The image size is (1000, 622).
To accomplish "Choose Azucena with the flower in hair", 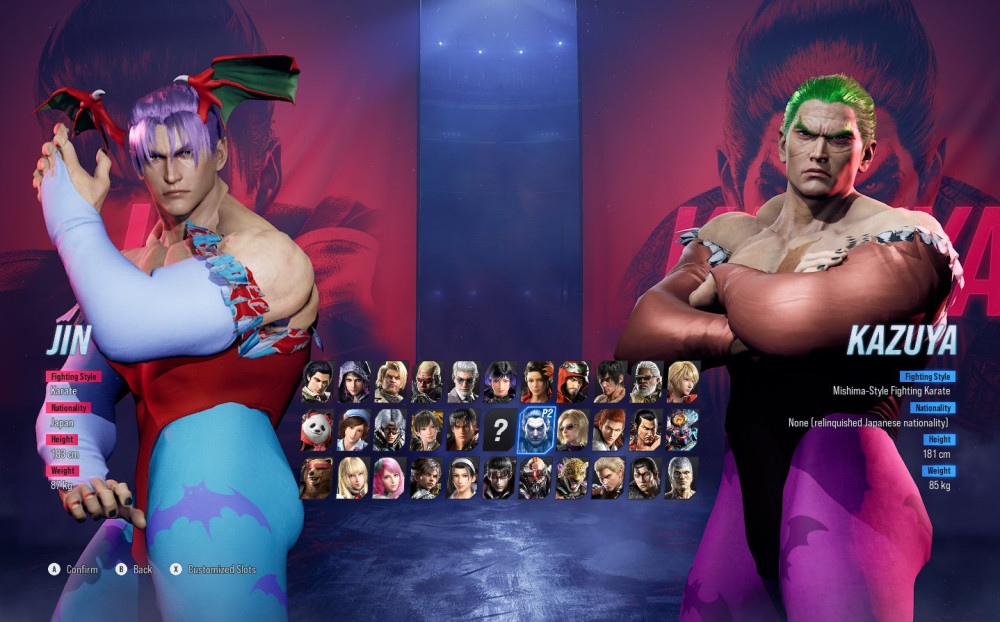I will click(x=536, y=381).
